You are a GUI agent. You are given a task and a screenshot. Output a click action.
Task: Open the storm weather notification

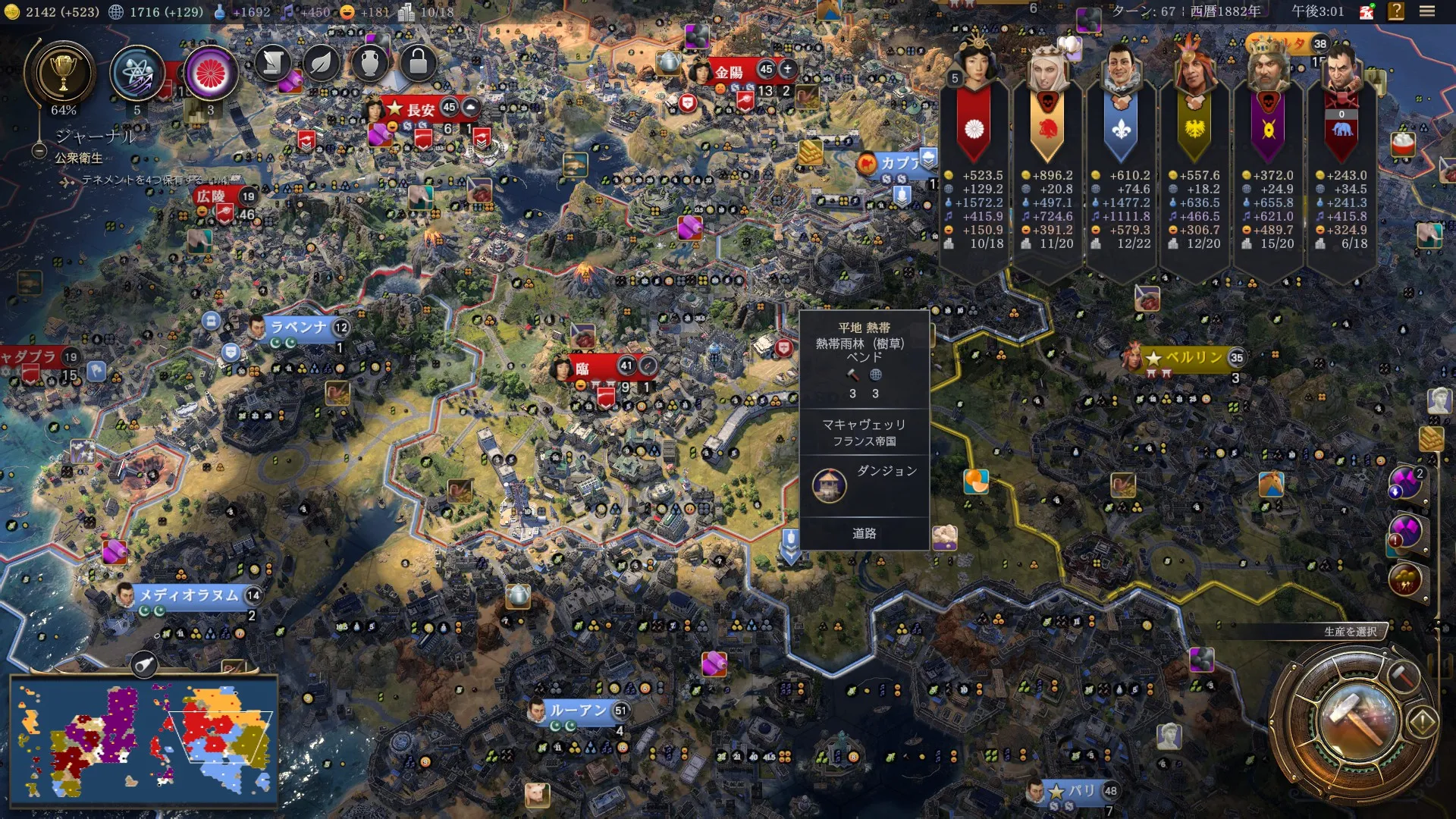[1404, 580]
